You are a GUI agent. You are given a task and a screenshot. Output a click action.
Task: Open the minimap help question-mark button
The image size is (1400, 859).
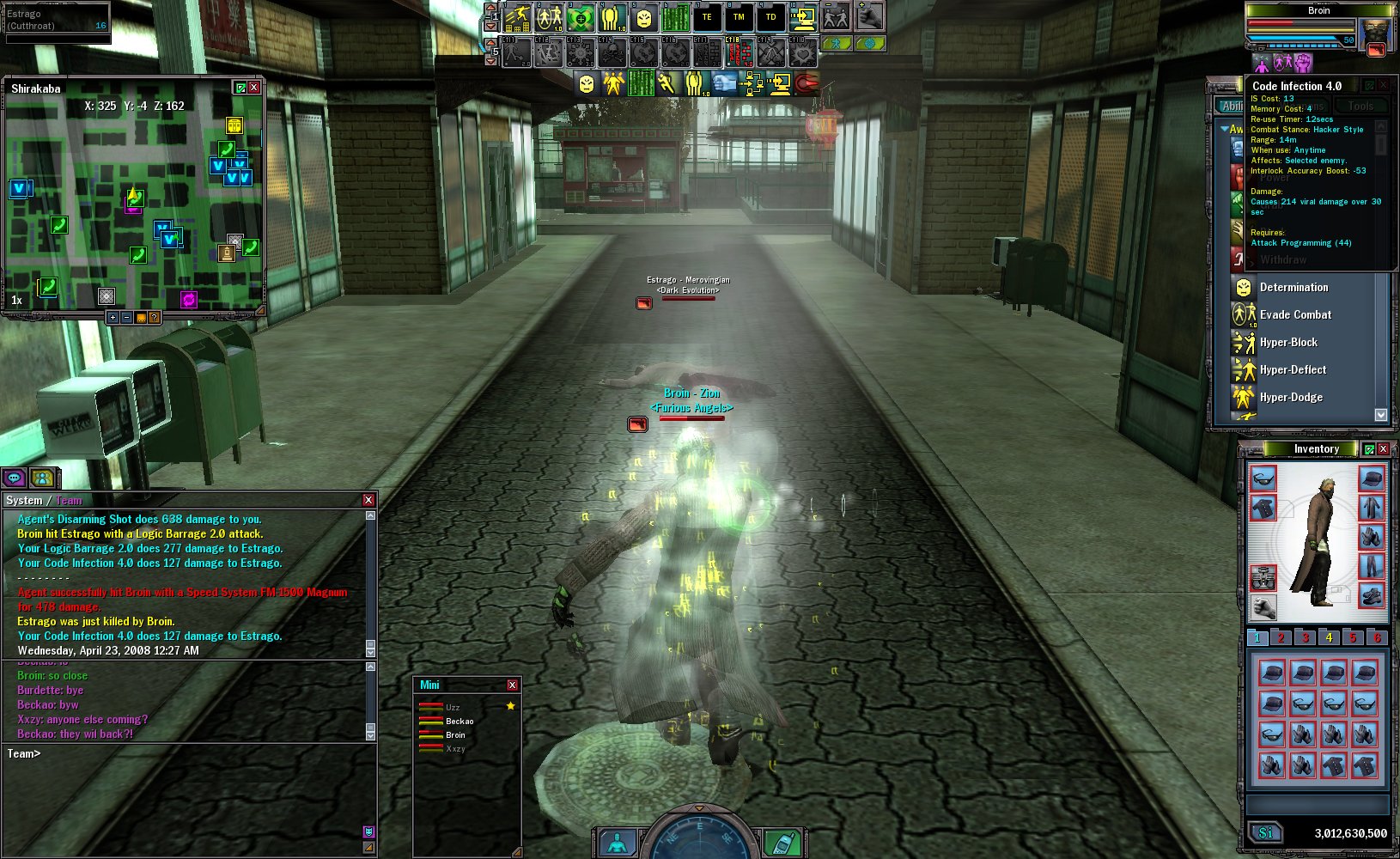coord(154,318)
